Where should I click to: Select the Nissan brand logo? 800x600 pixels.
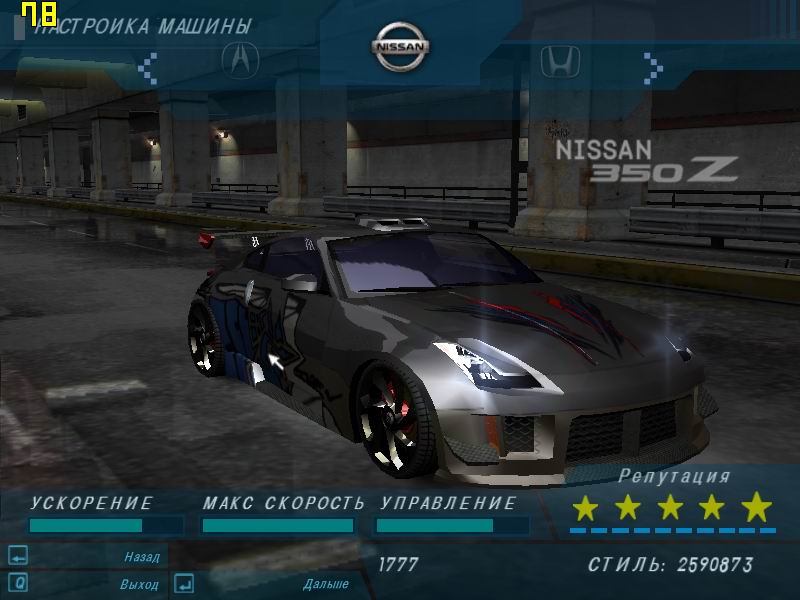(x=401, y=47)
